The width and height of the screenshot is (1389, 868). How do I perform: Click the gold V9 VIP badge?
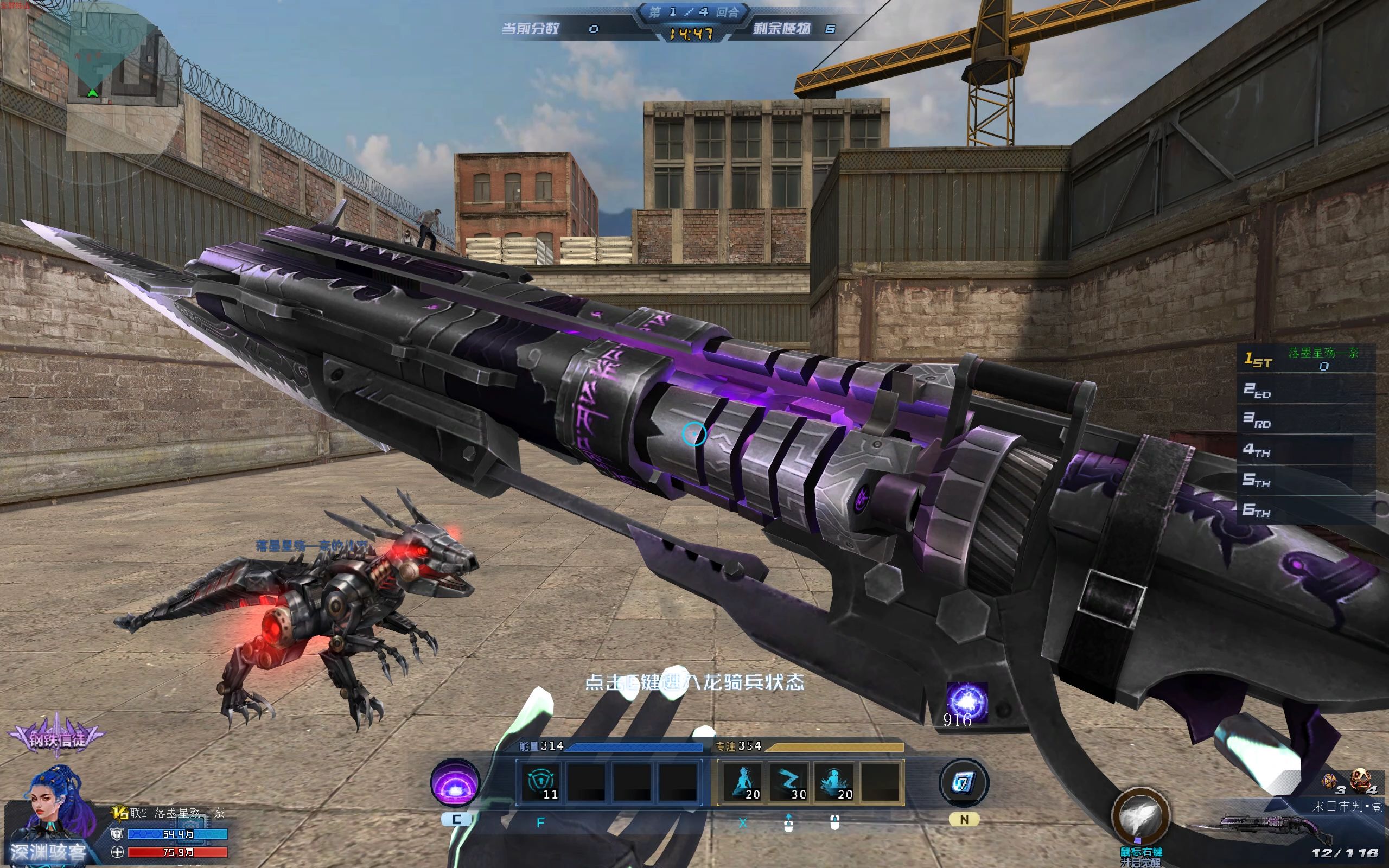coord(120,813)
